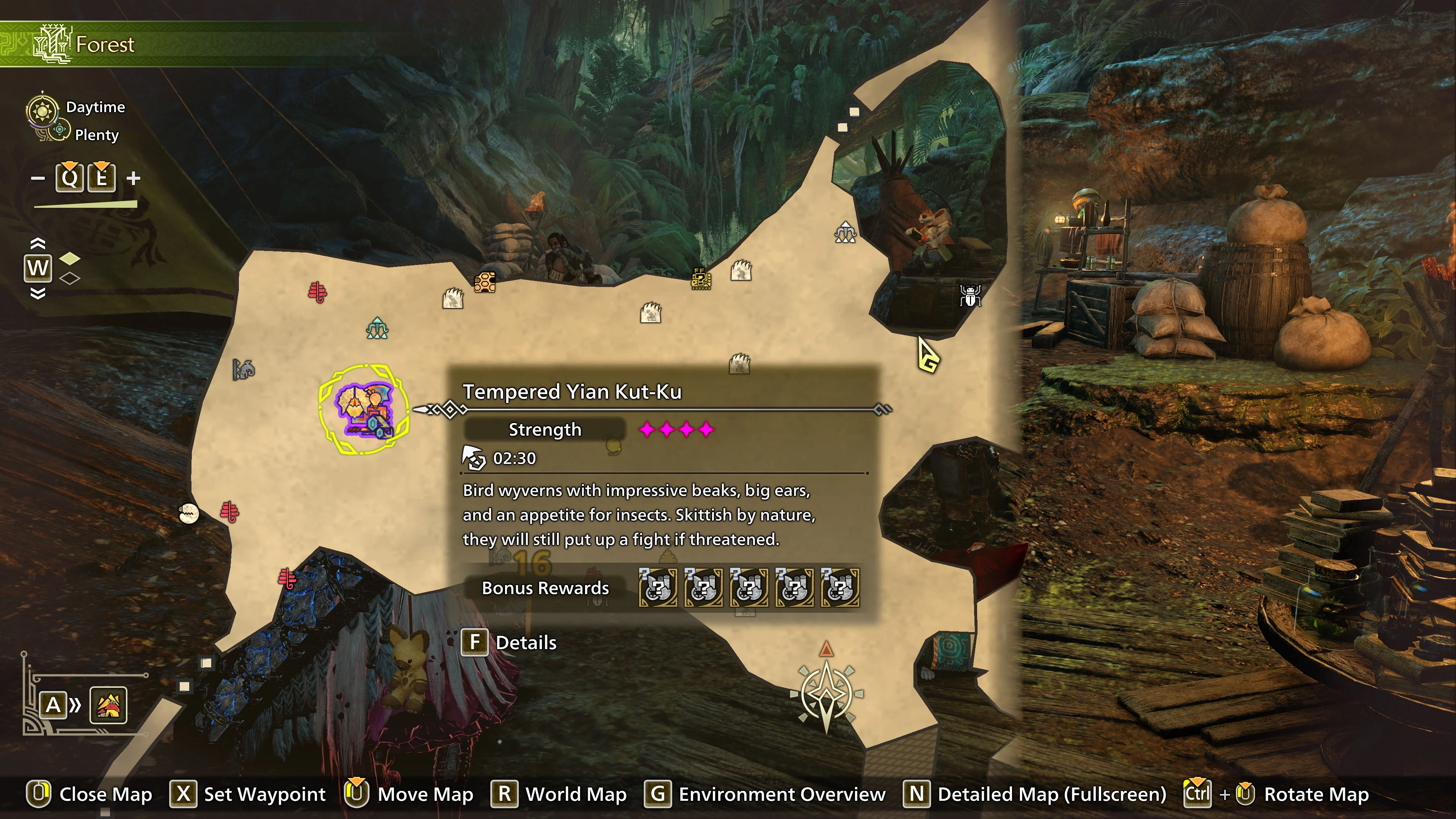Choose Set Waypoint in the bottom bar
The width and height of the screenshot is (1456, 819).
(x=249, y=794)
